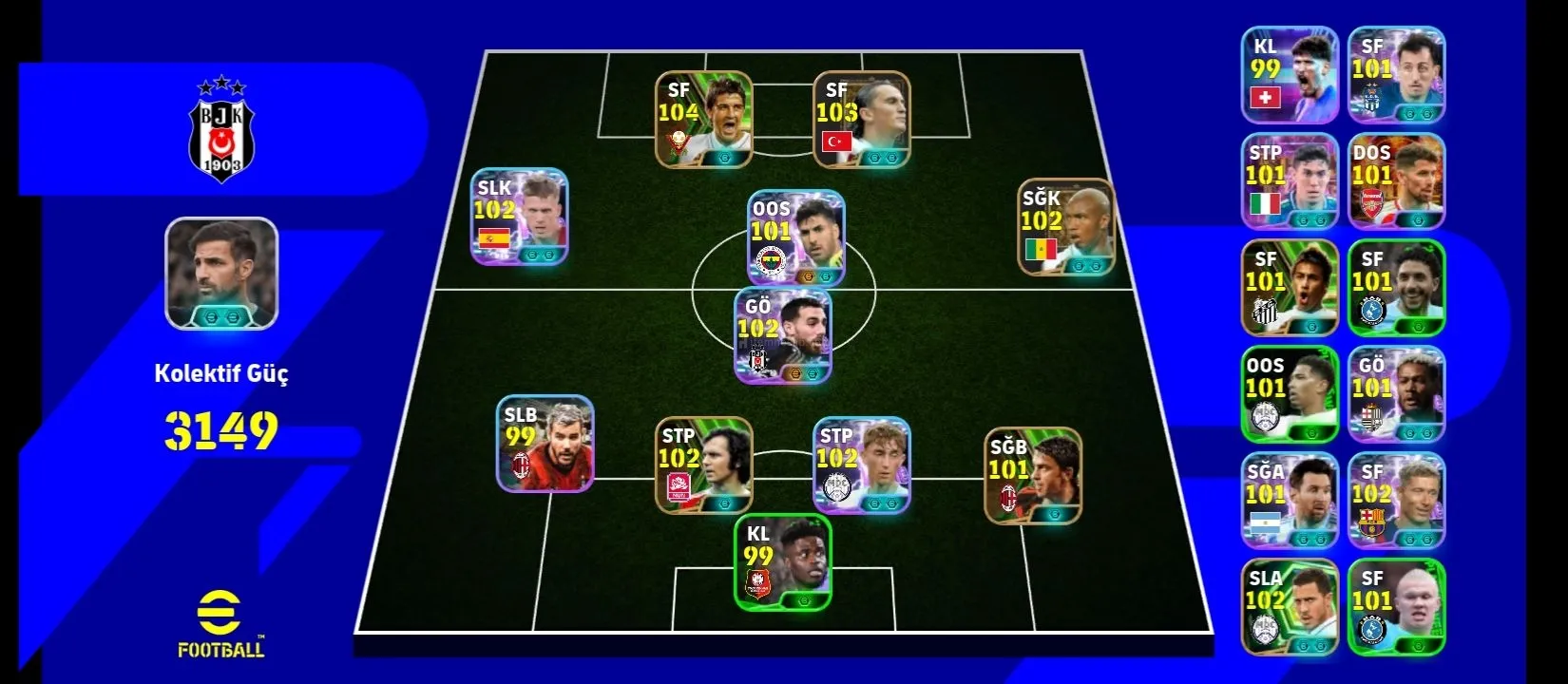Select the SĞB 101 defender card
1568x684 pixels.
pyautogui.click(x=1033, y=475)
